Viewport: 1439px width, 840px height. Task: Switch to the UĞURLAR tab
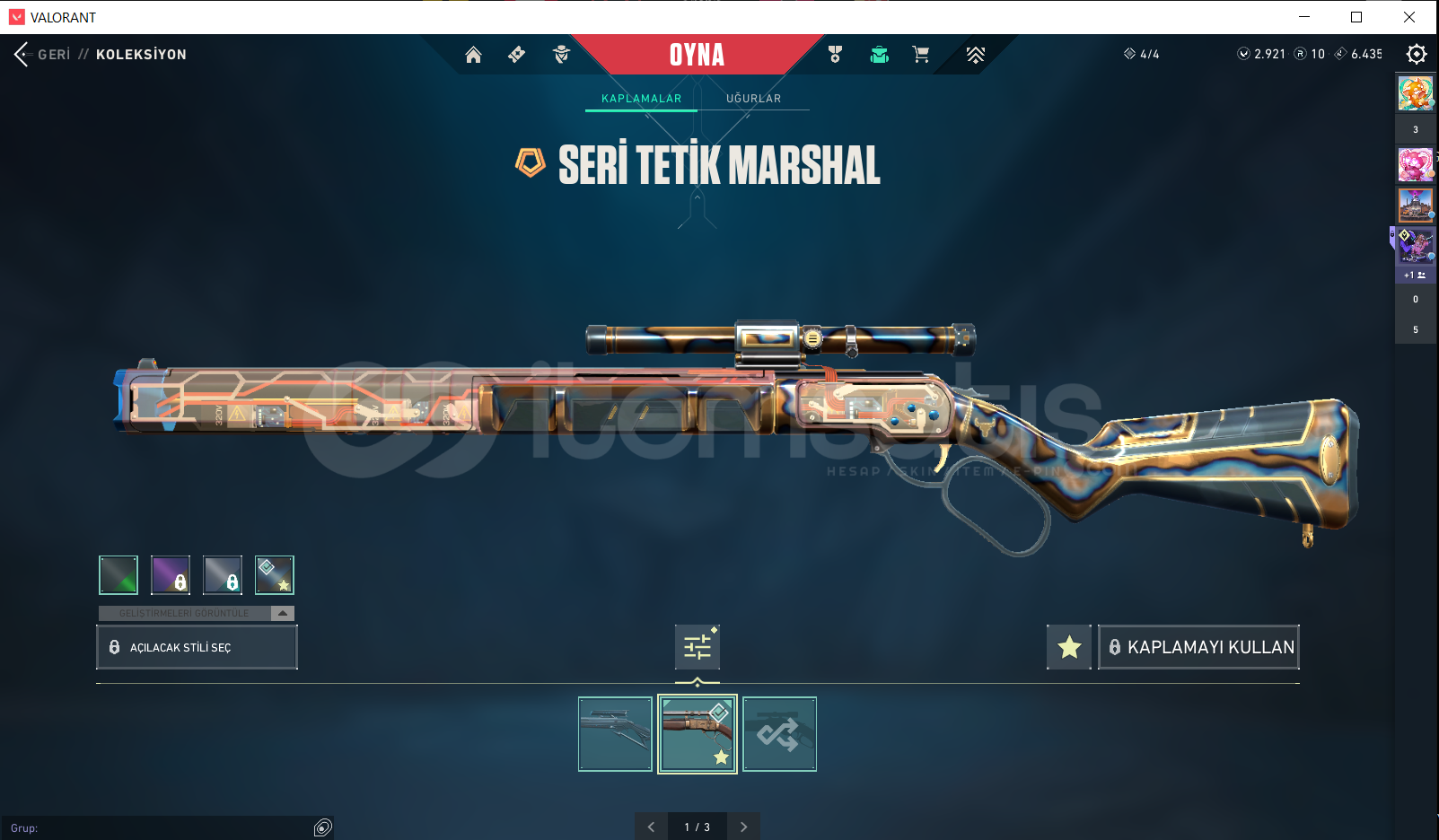(753, 99)
